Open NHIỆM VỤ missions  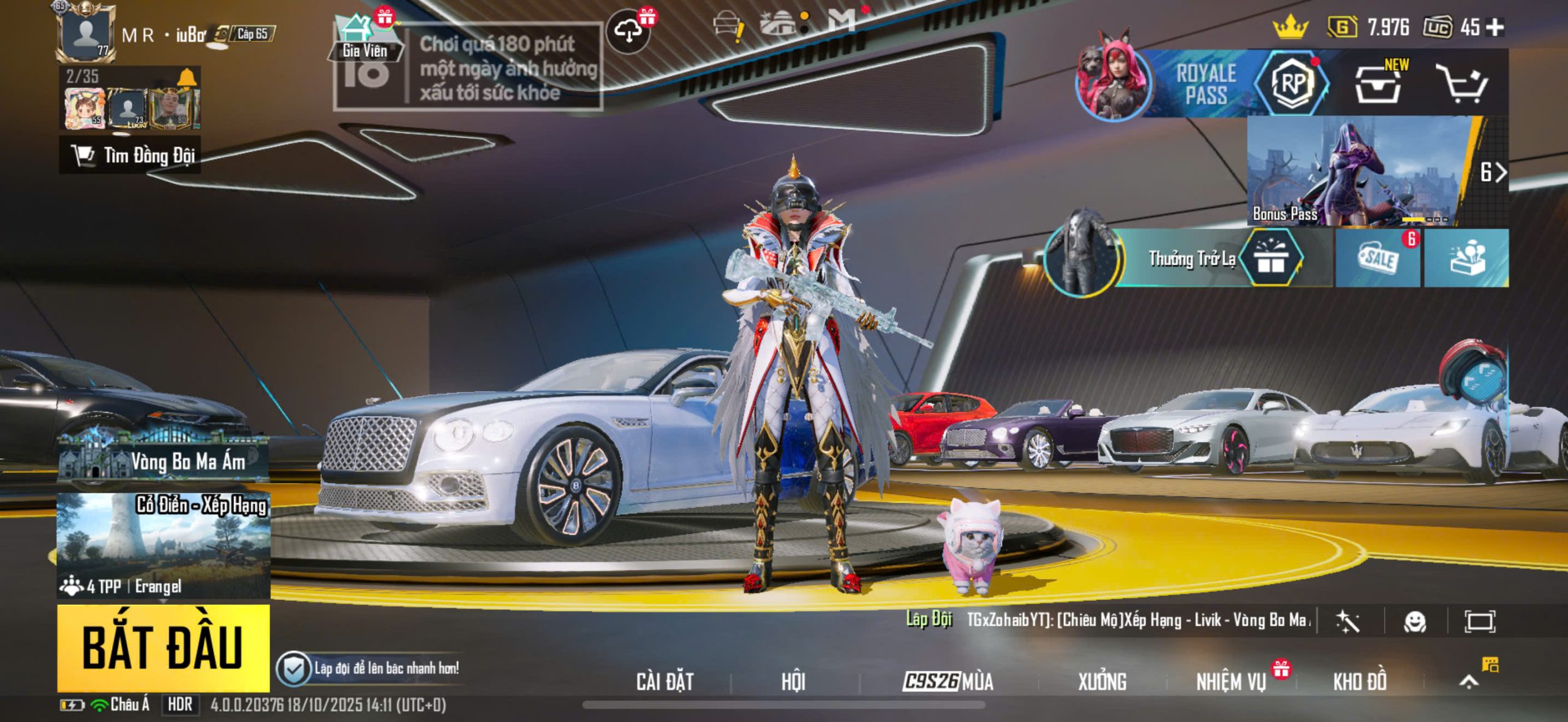1231,682
